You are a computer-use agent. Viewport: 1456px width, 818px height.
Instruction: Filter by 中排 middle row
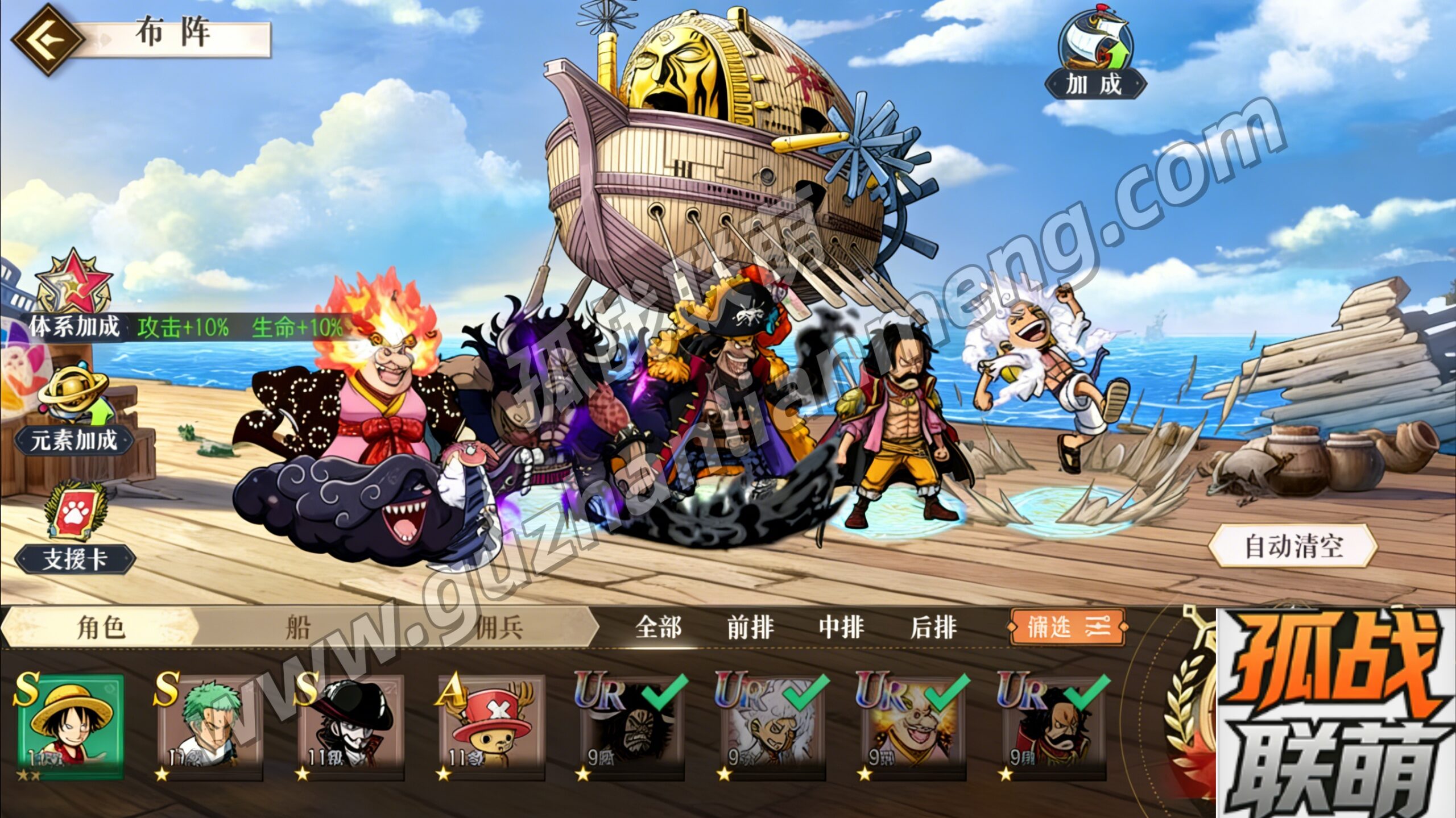[841, 628]
